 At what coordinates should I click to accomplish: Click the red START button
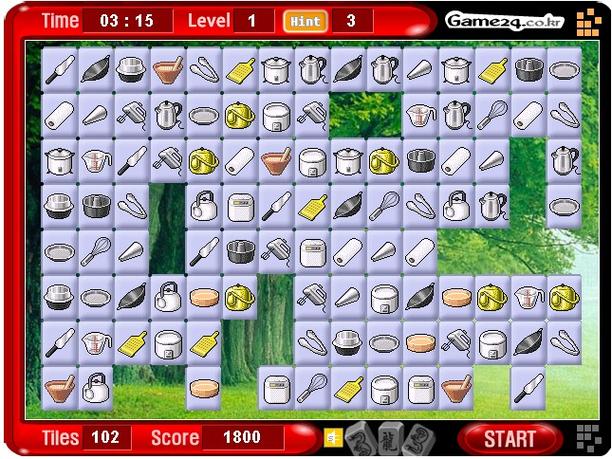pyautogui.click(x=509, y=438)
